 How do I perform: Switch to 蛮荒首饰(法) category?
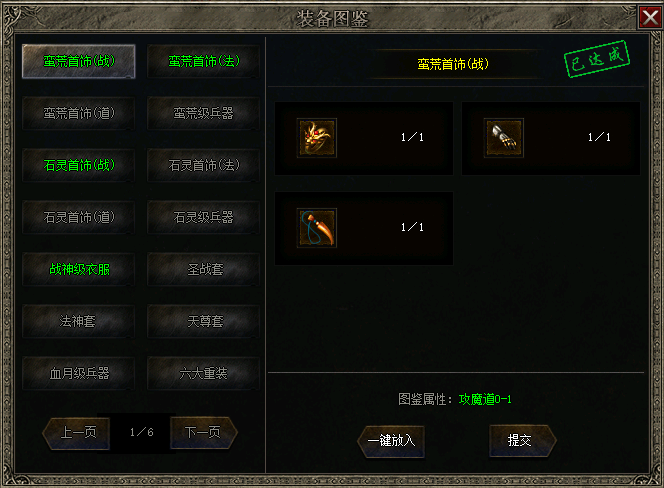[x=203, y=61]
